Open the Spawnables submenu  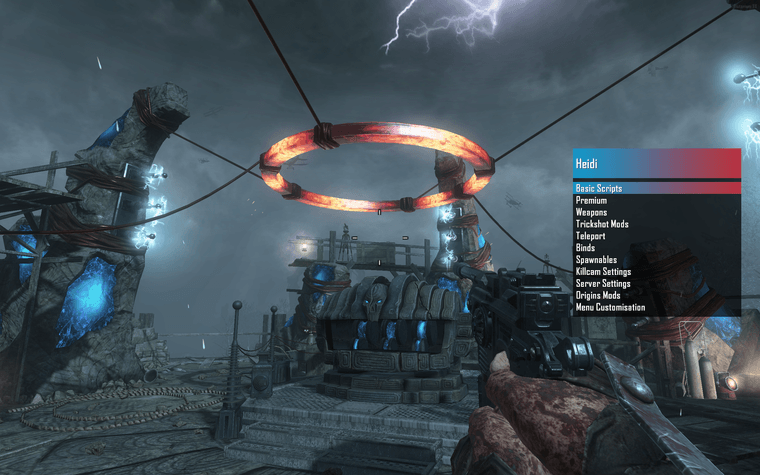(x=596, y=260)
